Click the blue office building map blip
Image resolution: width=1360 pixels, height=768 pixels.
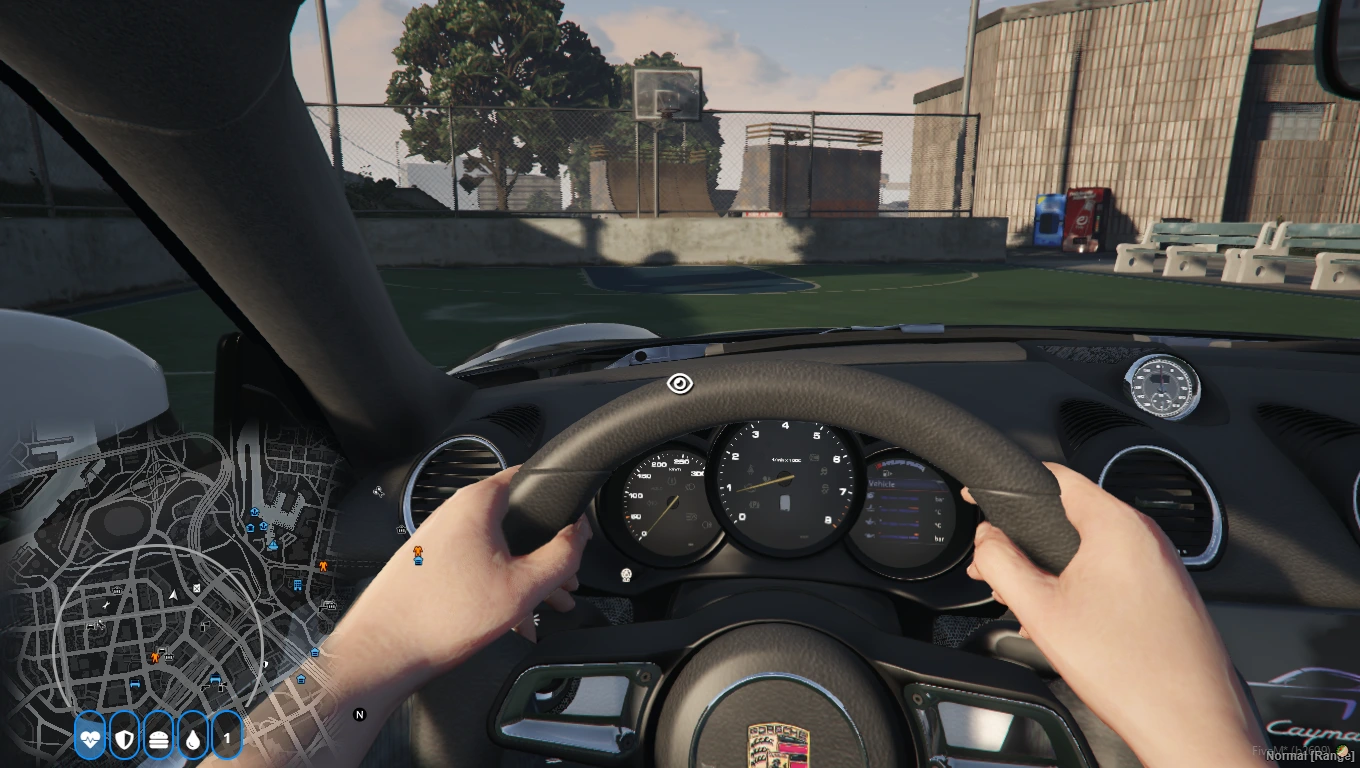[x=297, y=584]
